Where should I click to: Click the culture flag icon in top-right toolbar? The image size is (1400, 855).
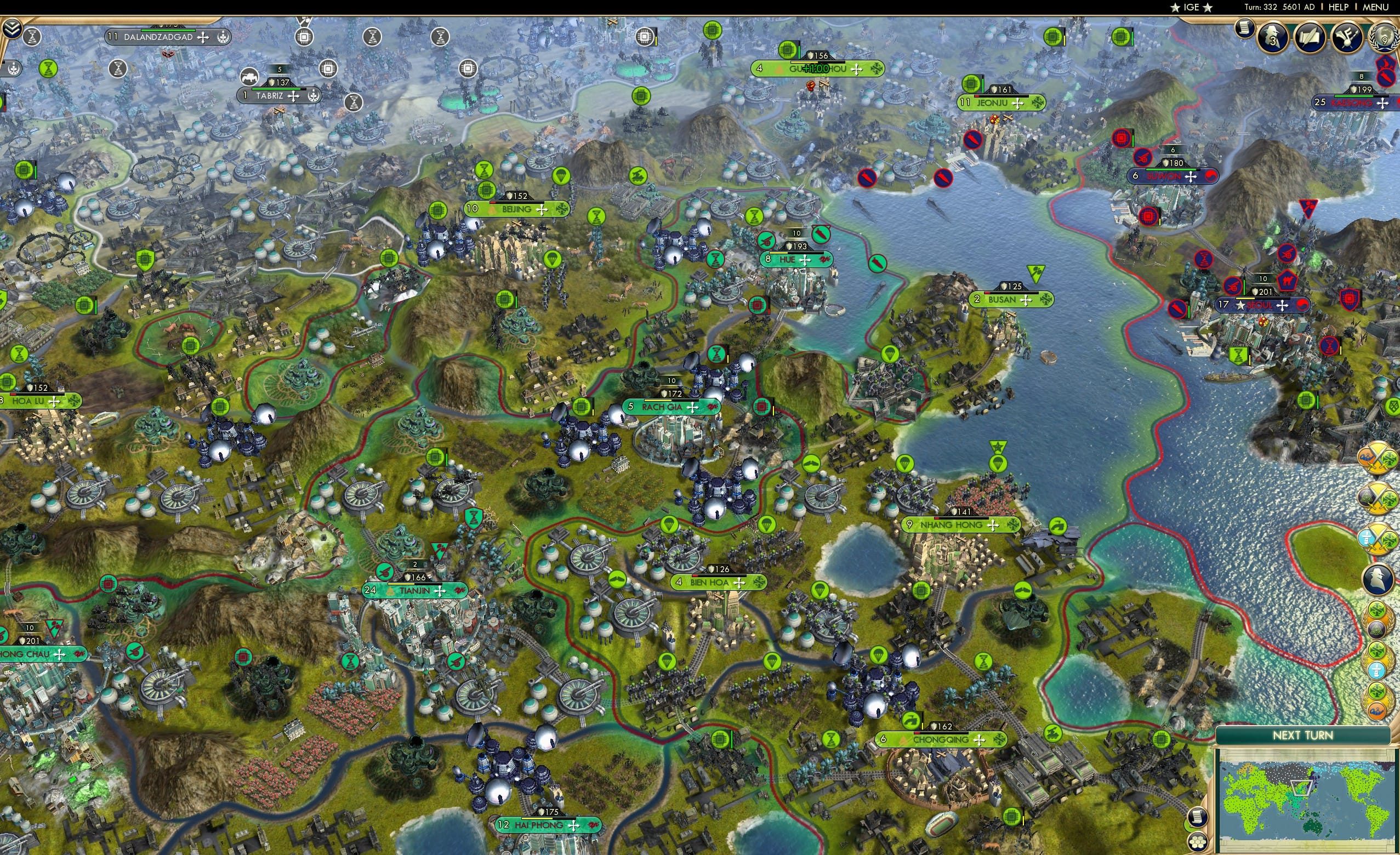coord(1347,37)
